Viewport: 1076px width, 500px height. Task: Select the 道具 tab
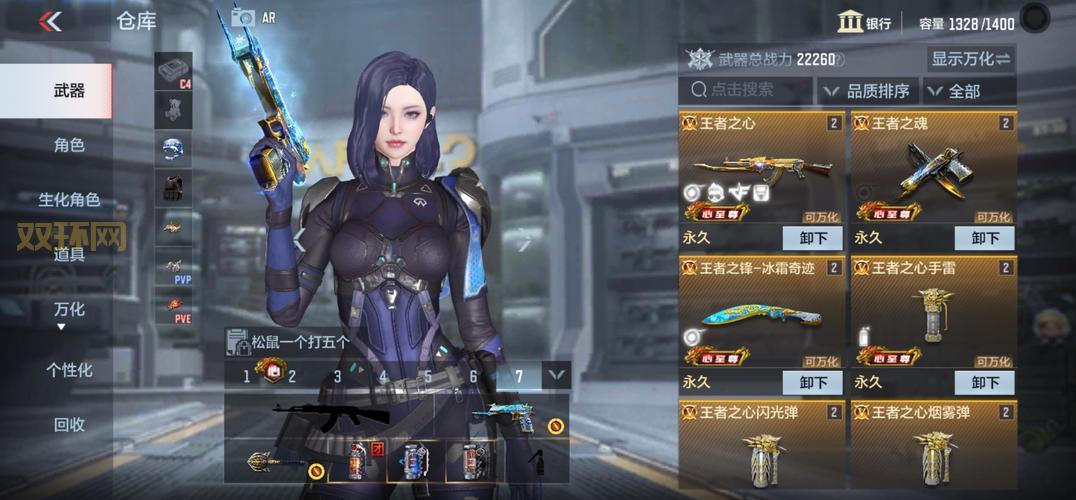tap(69, 255)
